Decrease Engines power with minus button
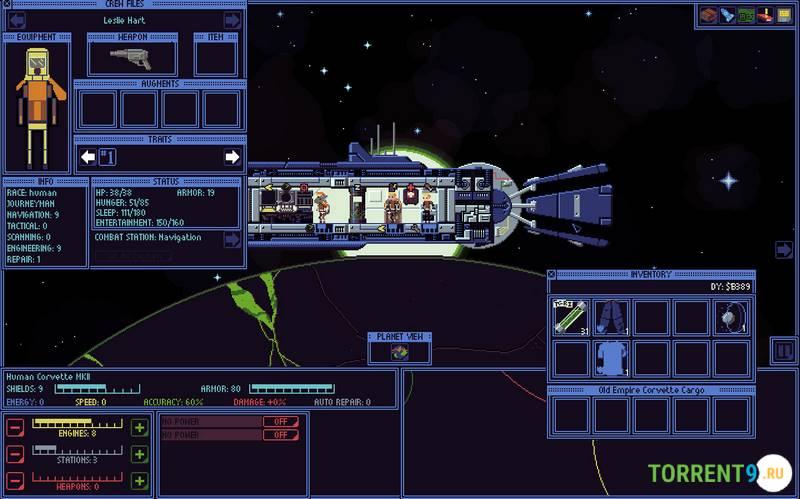 (15, 428)
